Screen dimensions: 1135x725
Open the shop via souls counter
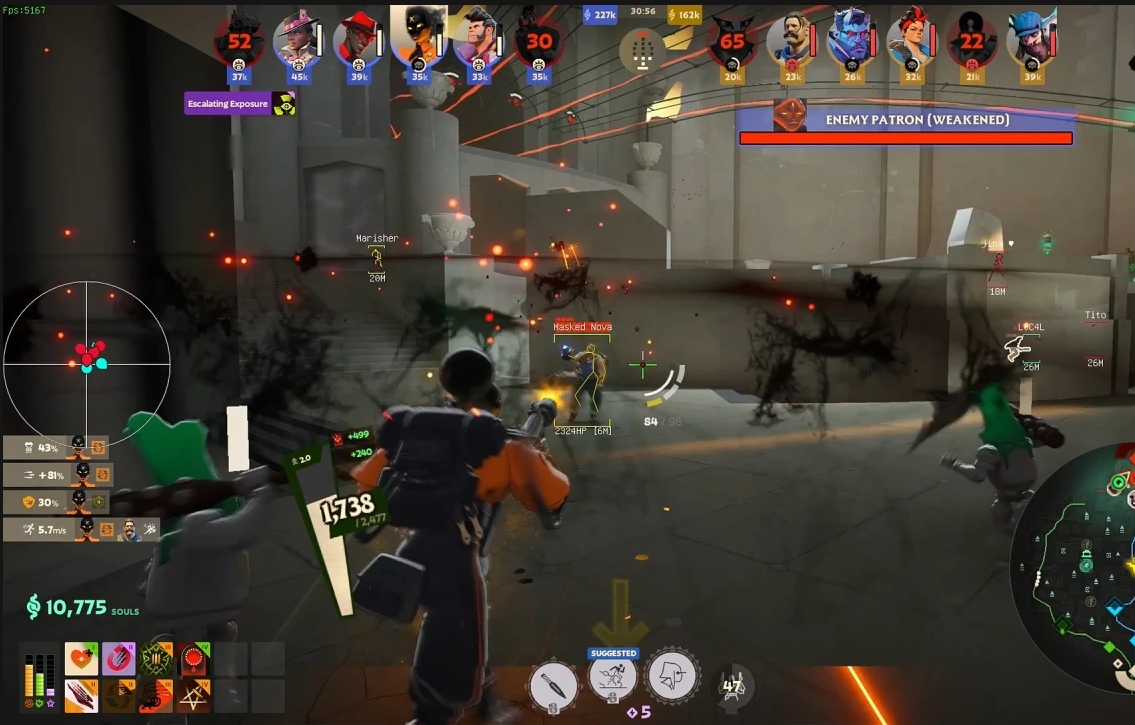click(x=82, y=606)
